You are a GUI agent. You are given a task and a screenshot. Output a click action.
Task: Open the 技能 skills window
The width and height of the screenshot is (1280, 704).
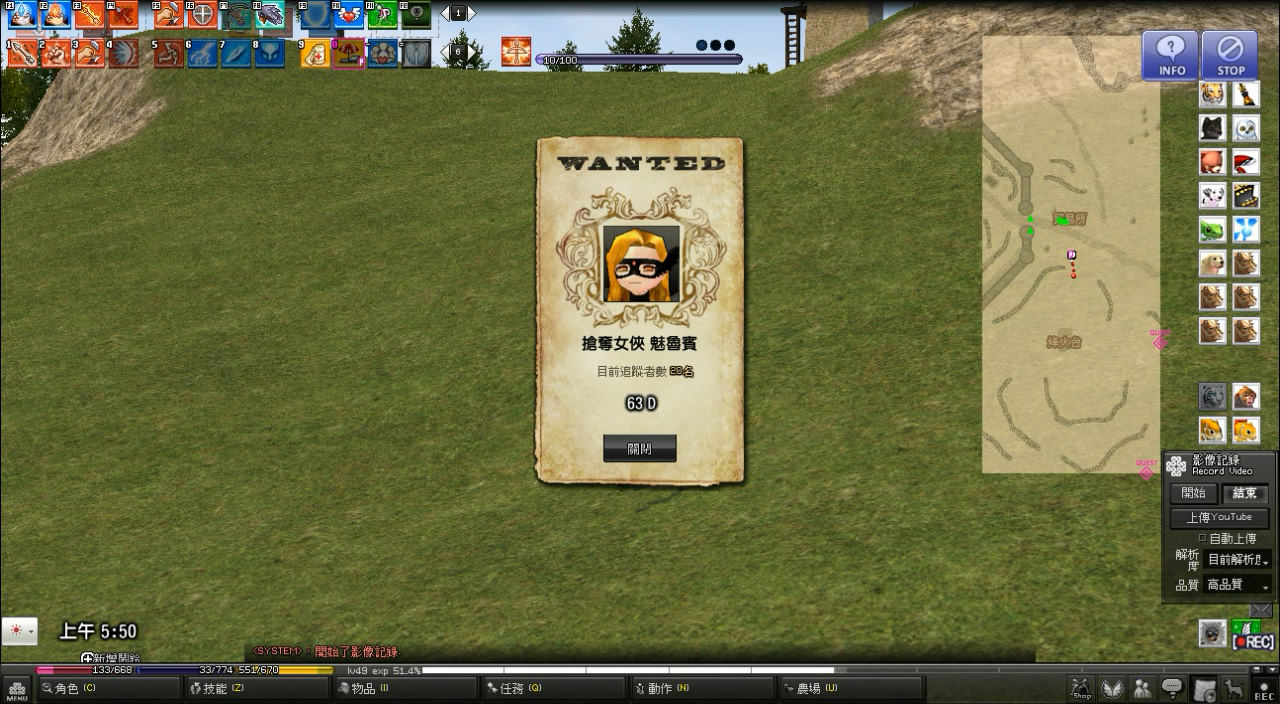pos(256,688)
